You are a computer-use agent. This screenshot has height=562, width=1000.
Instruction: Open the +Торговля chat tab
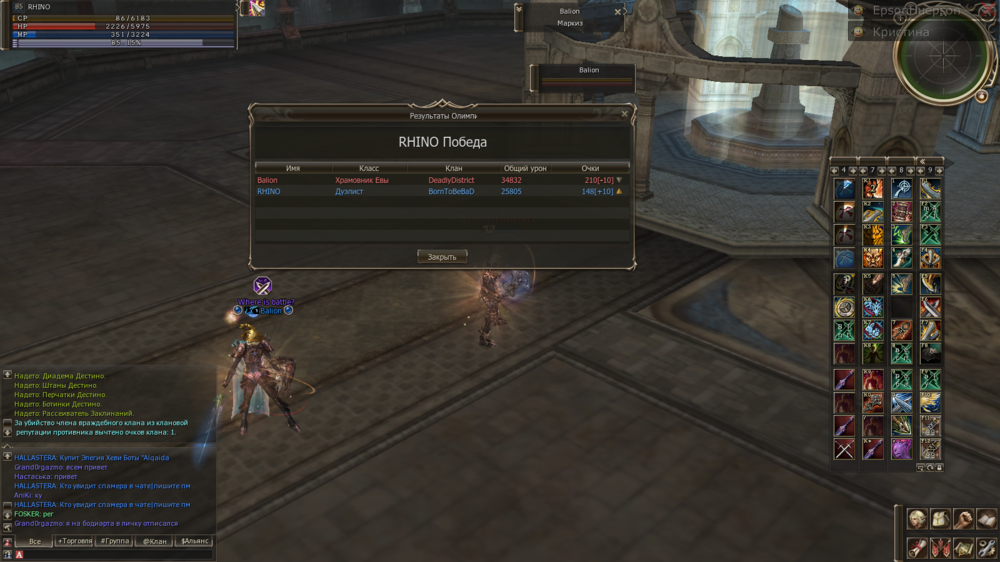tap(74, 541)
